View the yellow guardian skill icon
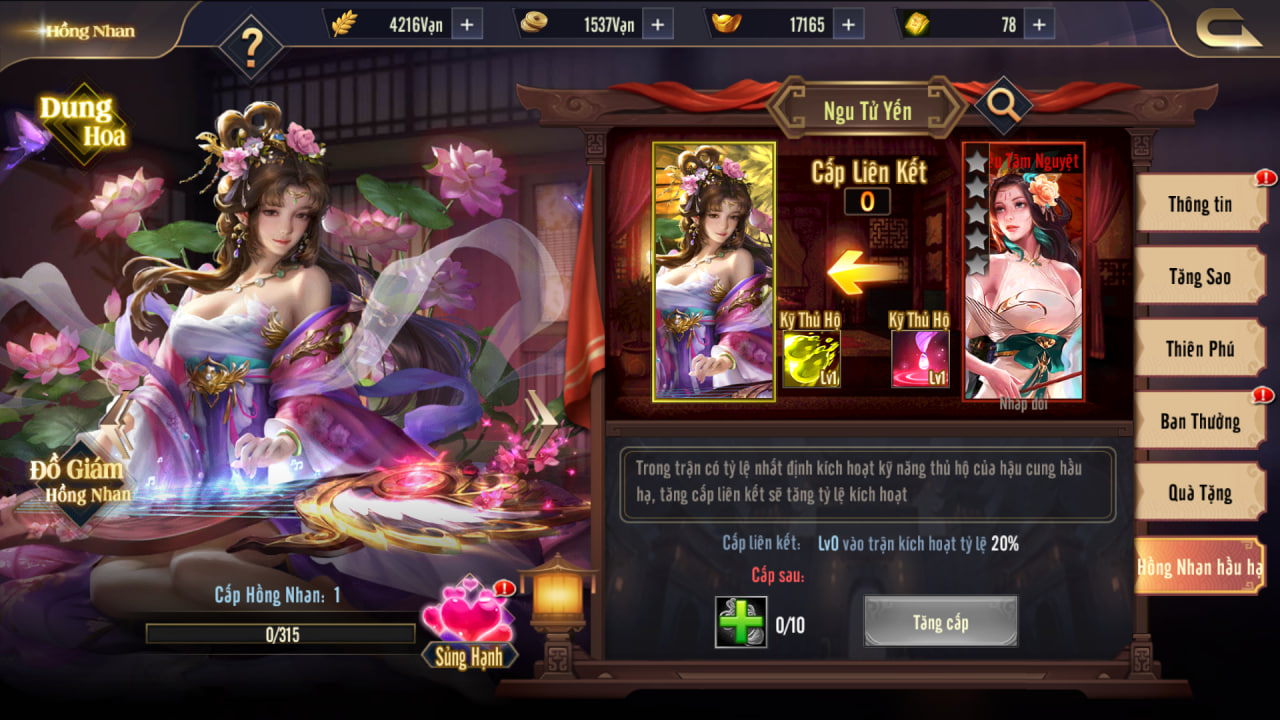The image size is (1280, 720). pyautogui.click(x=810, y=360)
